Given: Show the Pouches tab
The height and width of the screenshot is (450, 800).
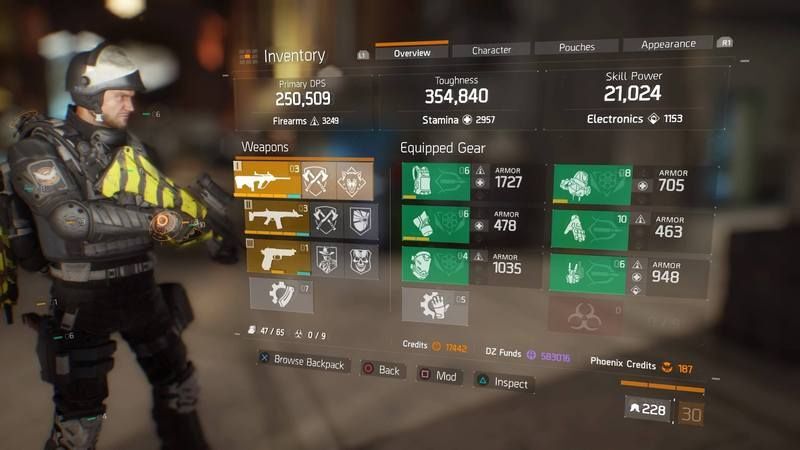Looking at the screenshot, I should click(x=576, y=46).
